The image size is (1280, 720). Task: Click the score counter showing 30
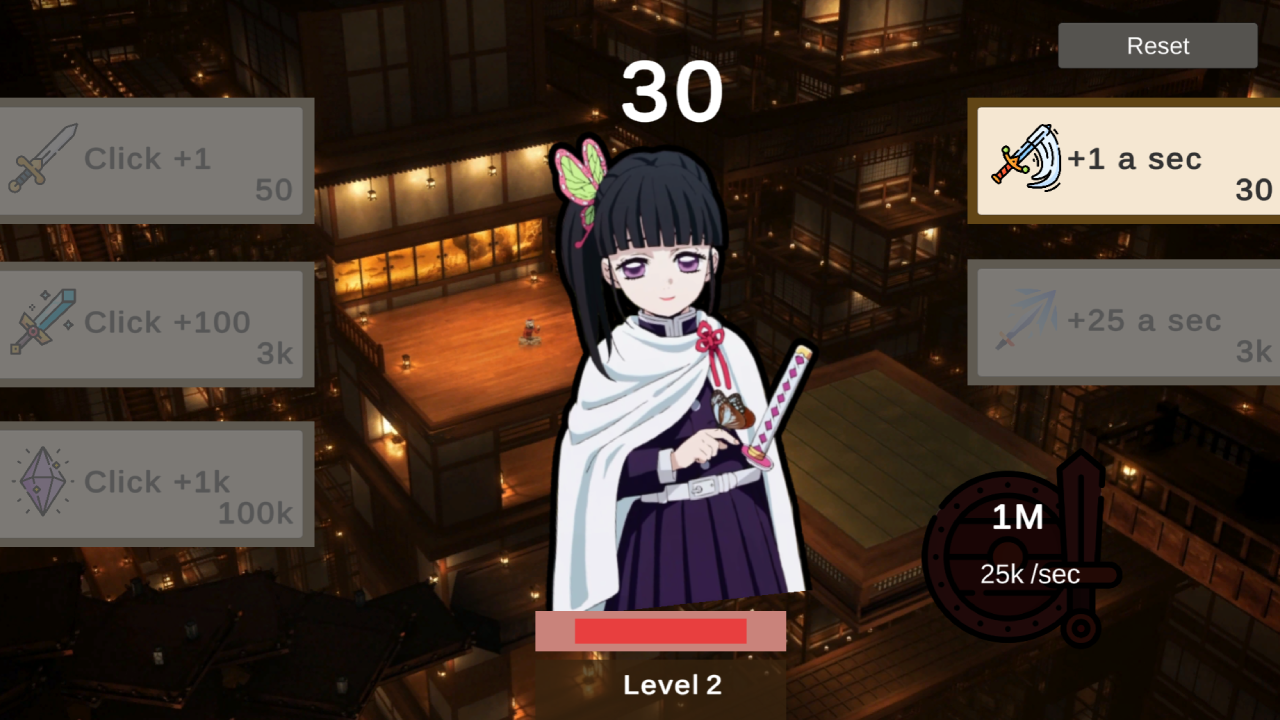[673, 90]
